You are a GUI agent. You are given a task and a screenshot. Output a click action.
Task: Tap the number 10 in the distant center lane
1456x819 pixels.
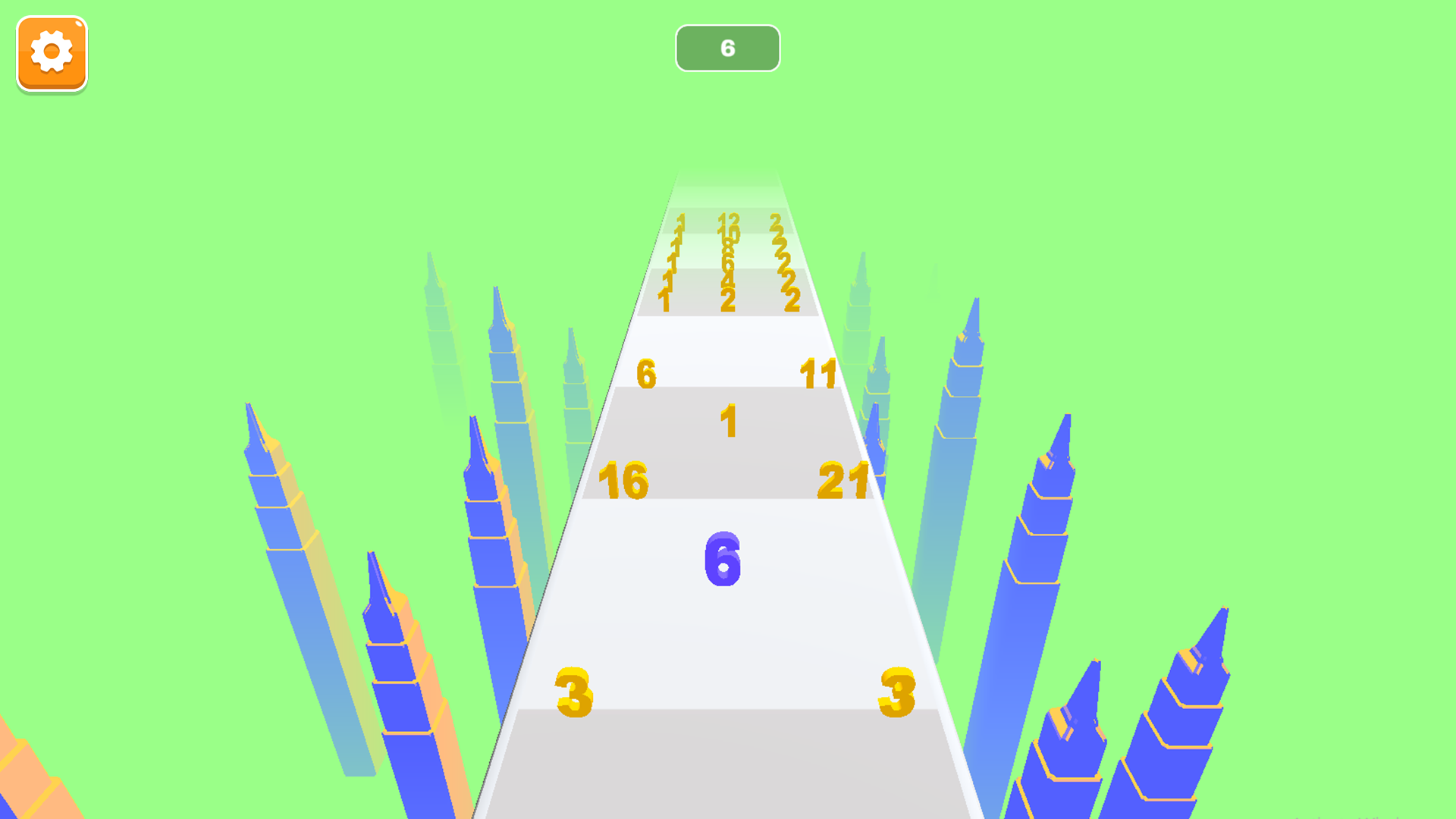click(x=730, y=235)
